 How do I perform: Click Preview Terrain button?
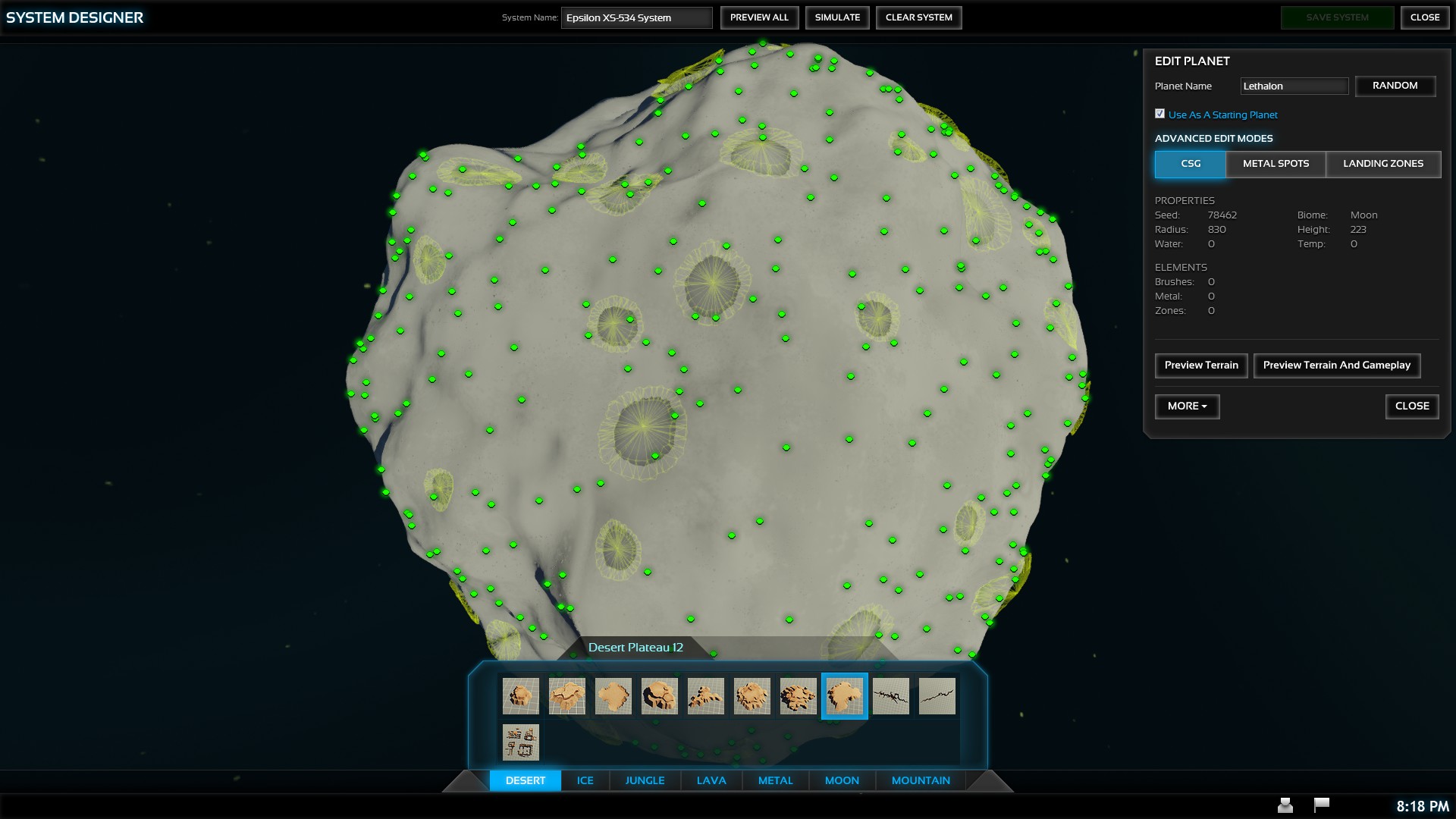tap(1200, 366)
